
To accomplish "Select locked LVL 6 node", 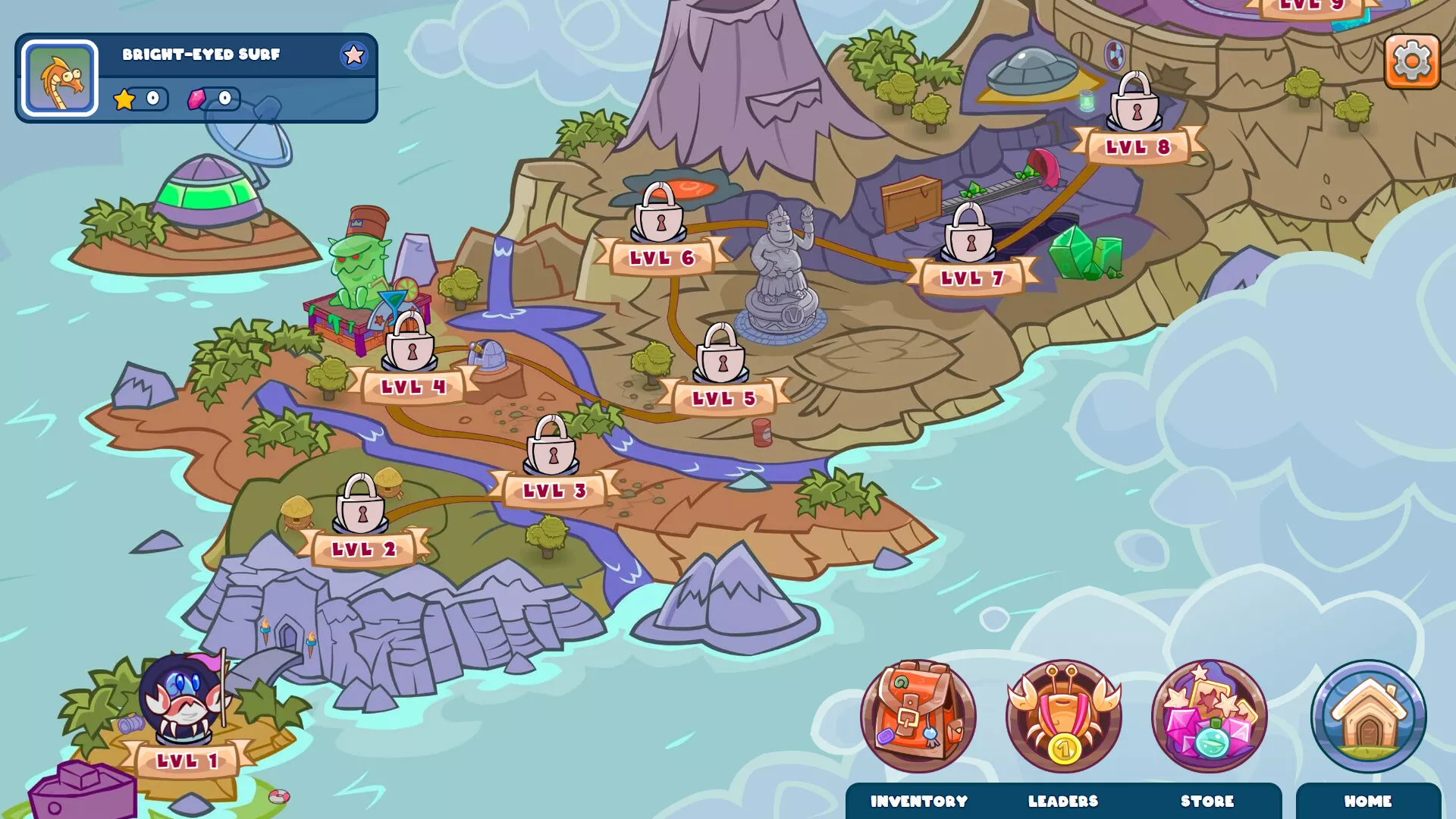I will [659, 216].
